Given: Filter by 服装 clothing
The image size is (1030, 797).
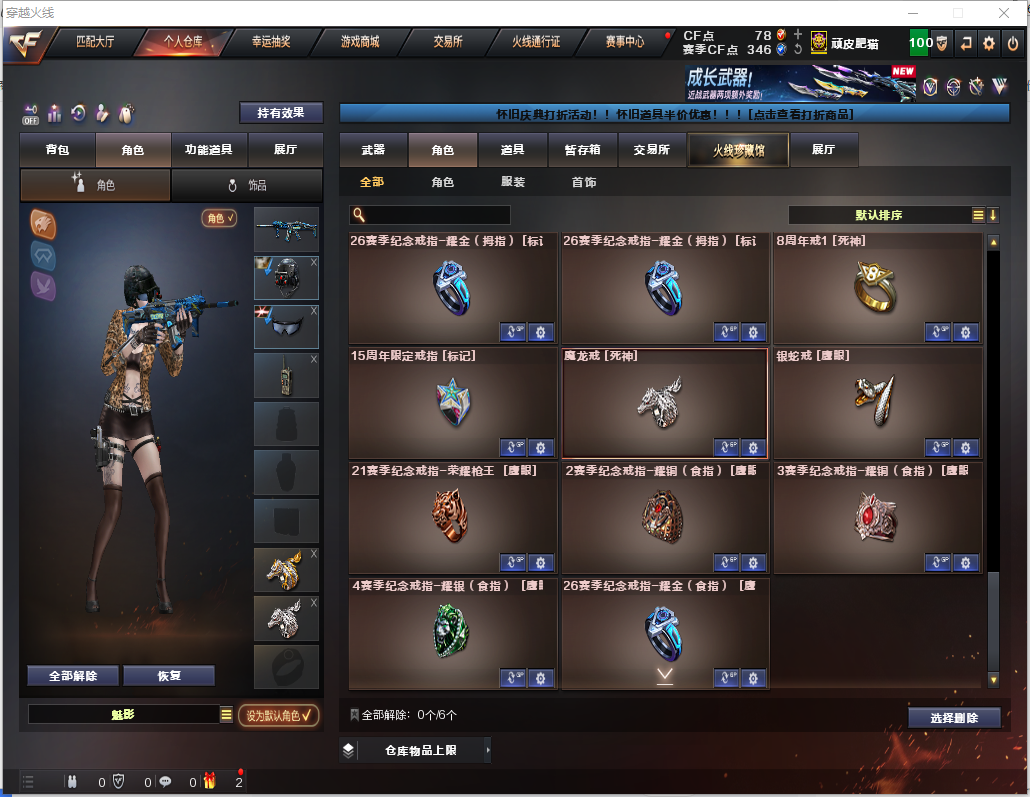Looking at the screenshot, I should [x=513, y=183].
